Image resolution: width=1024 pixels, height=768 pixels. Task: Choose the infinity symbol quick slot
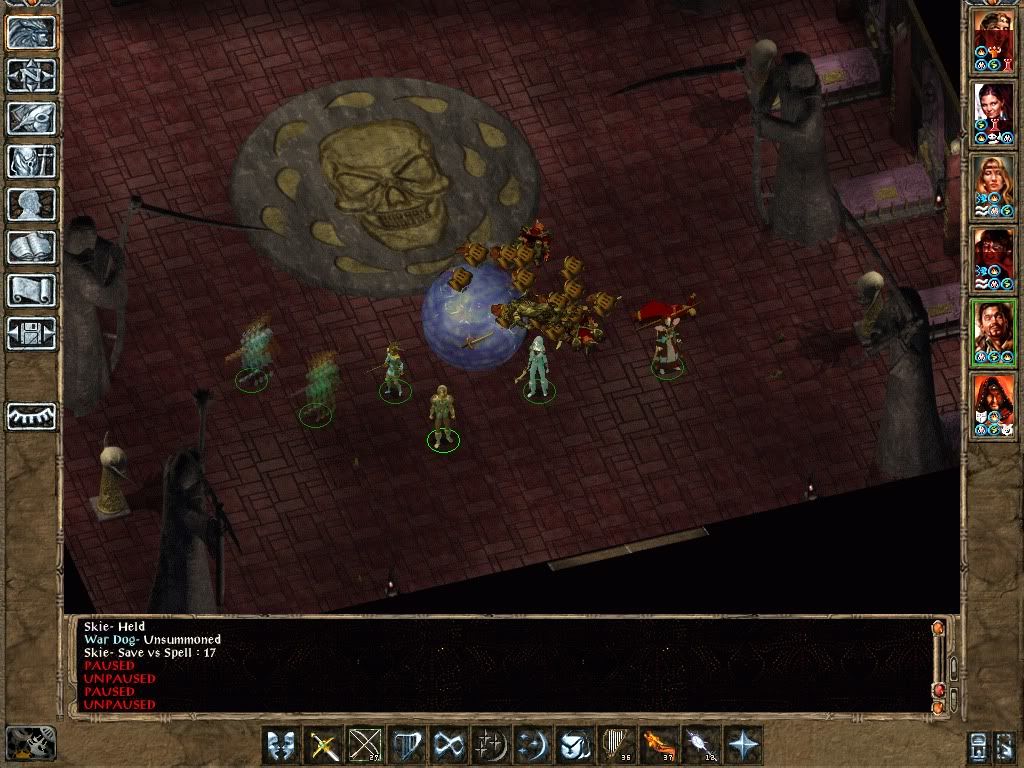point(449,746)
